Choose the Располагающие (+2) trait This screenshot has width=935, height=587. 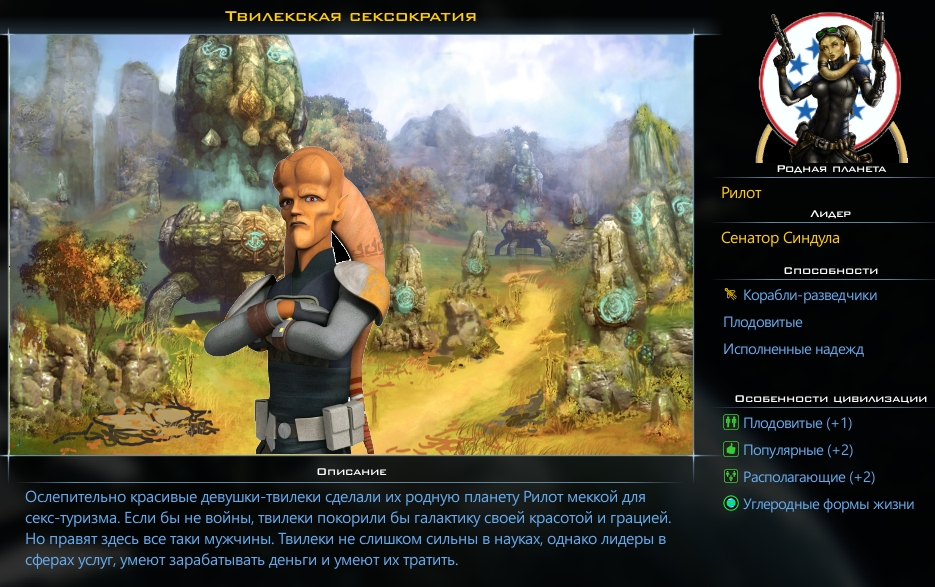809,477
